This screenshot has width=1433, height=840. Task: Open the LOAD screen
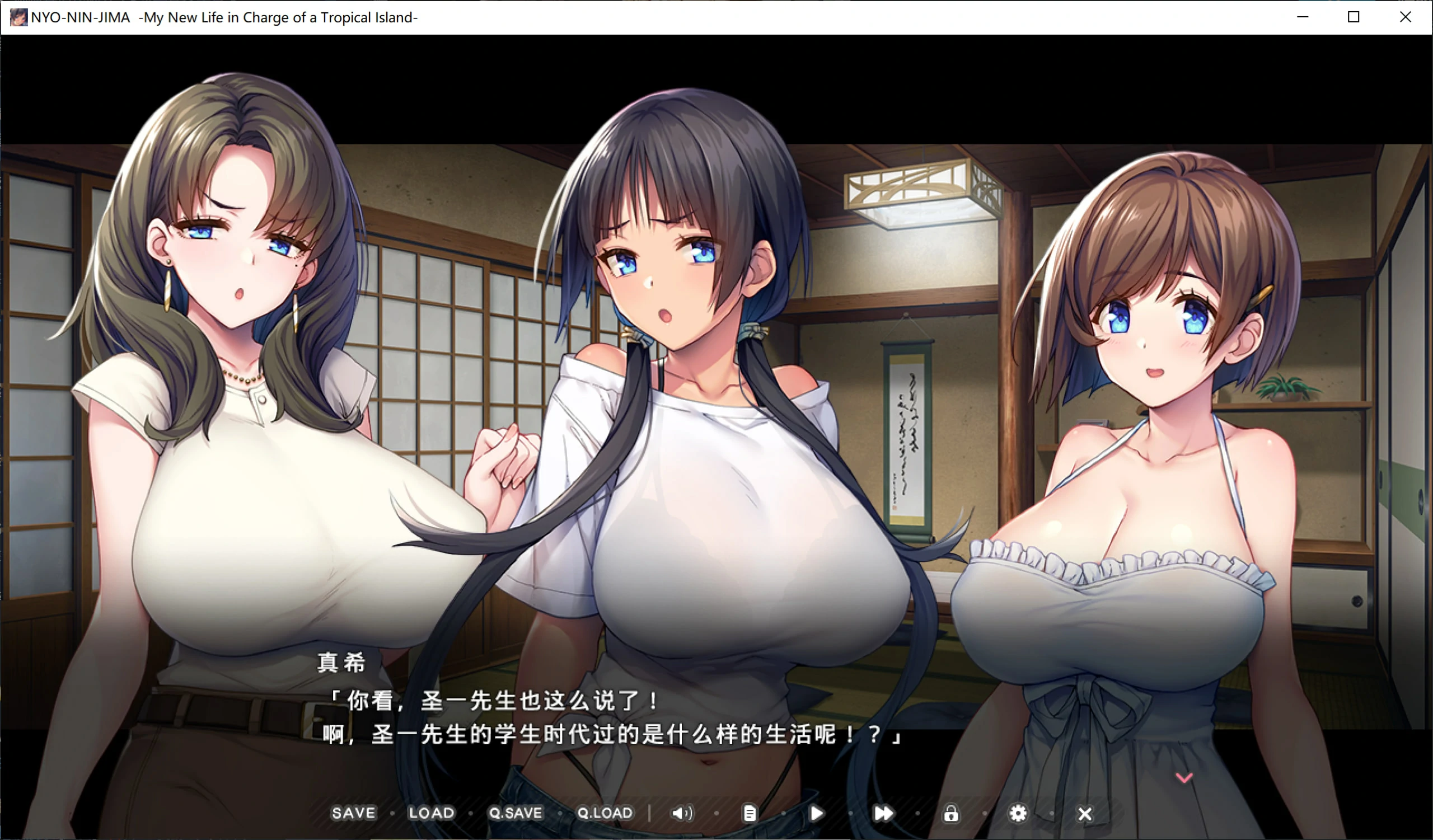pos(431,813)
